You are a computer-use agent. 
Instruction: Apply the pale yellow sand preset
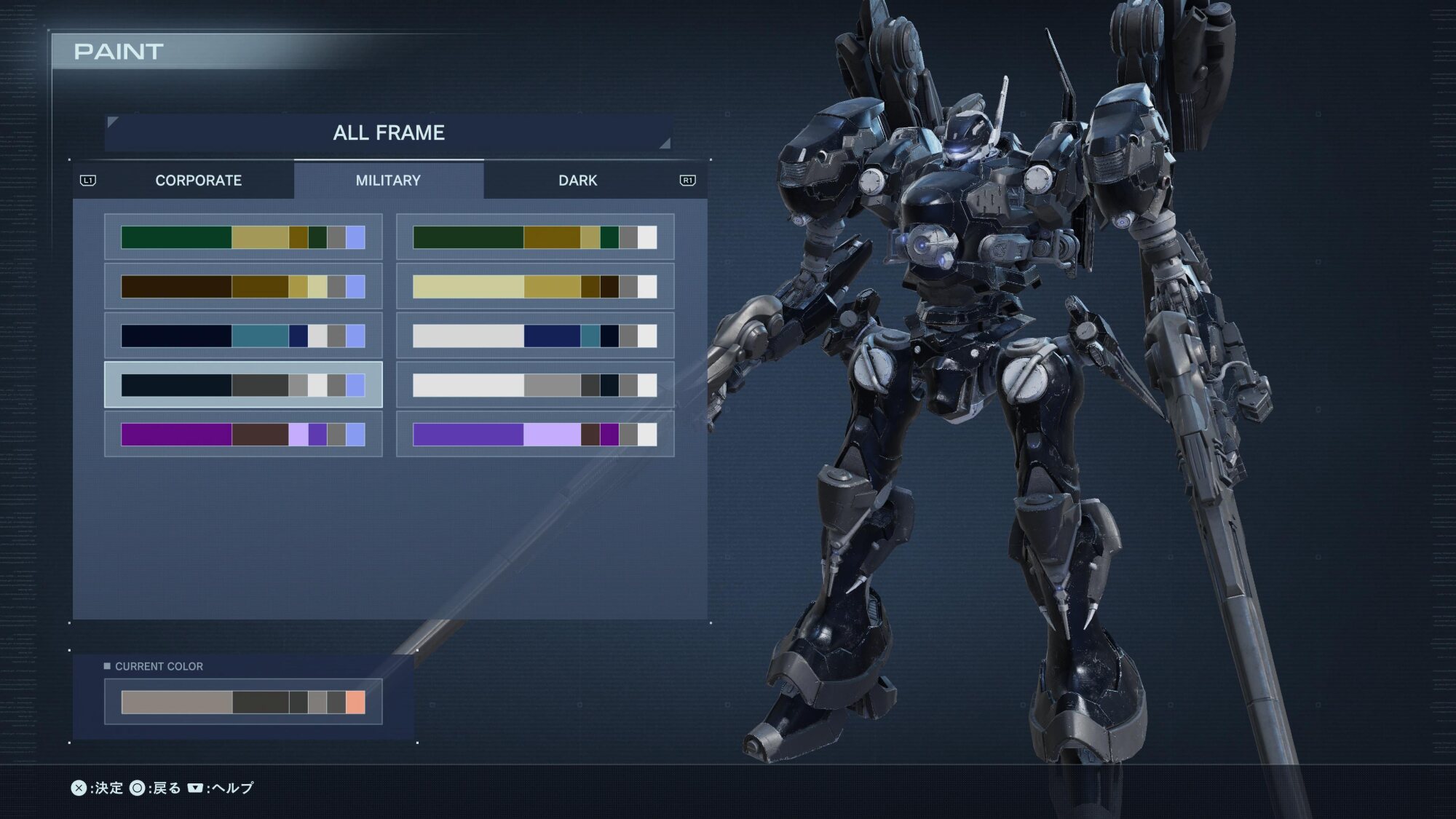pos(535,287)
